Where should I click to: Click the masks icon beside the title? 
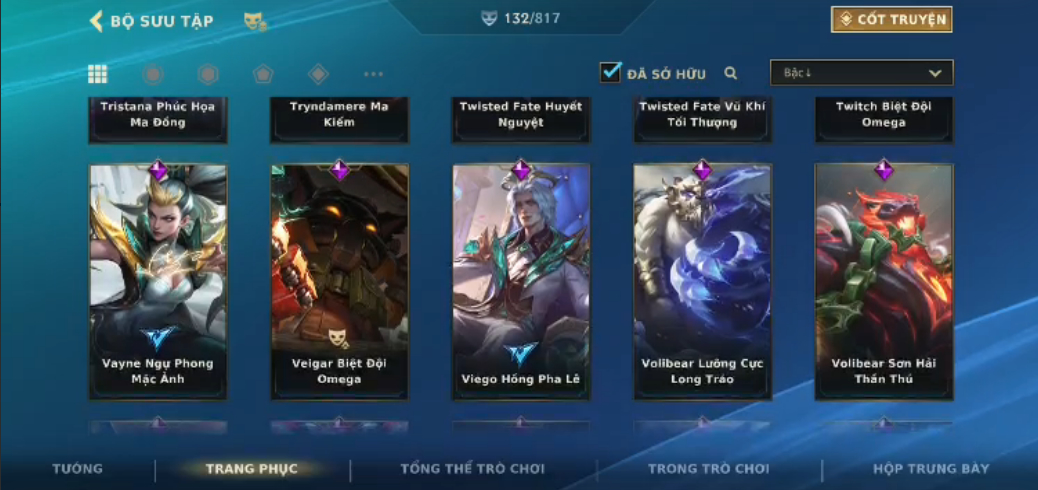255,21
